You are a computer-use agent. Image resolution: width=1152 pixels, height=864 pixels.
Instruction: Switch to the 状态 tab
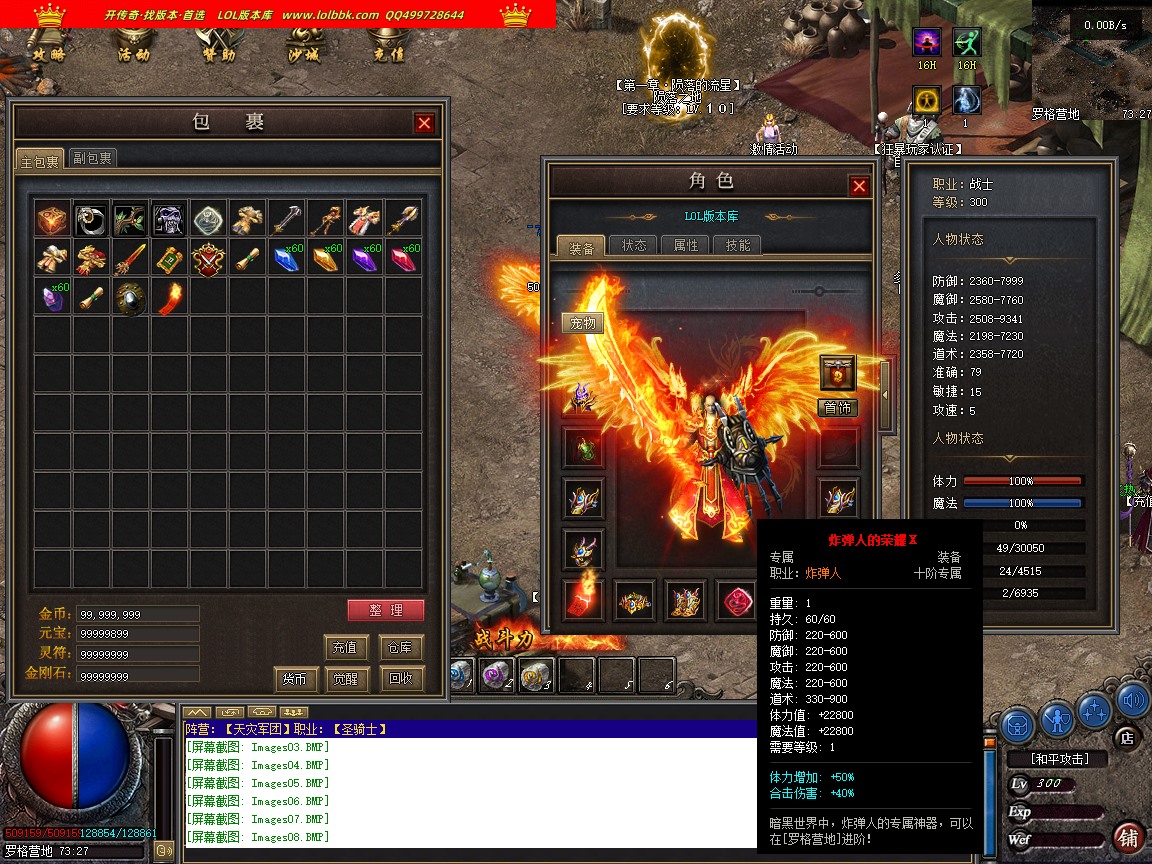click(634, 245)
